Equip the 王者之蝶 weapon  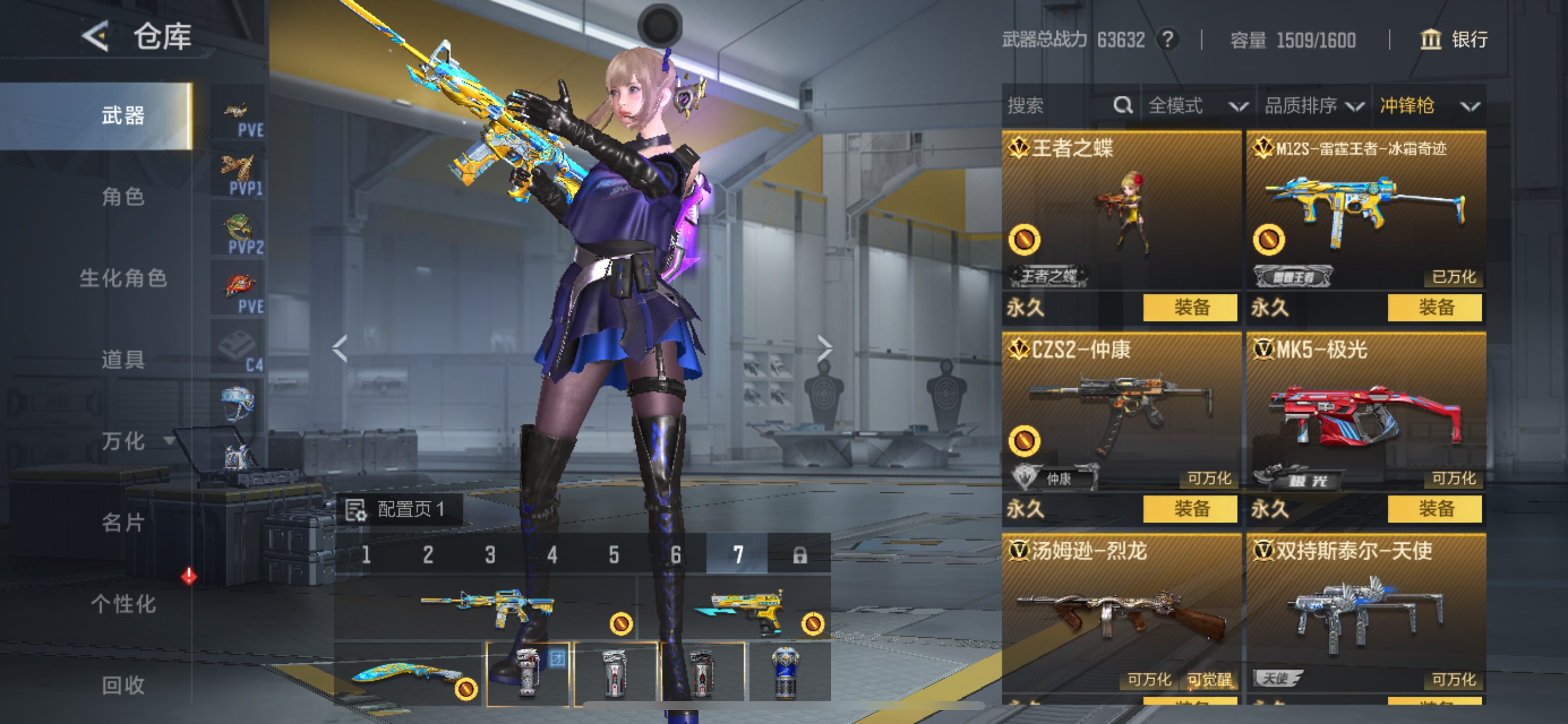(1190, 307)
